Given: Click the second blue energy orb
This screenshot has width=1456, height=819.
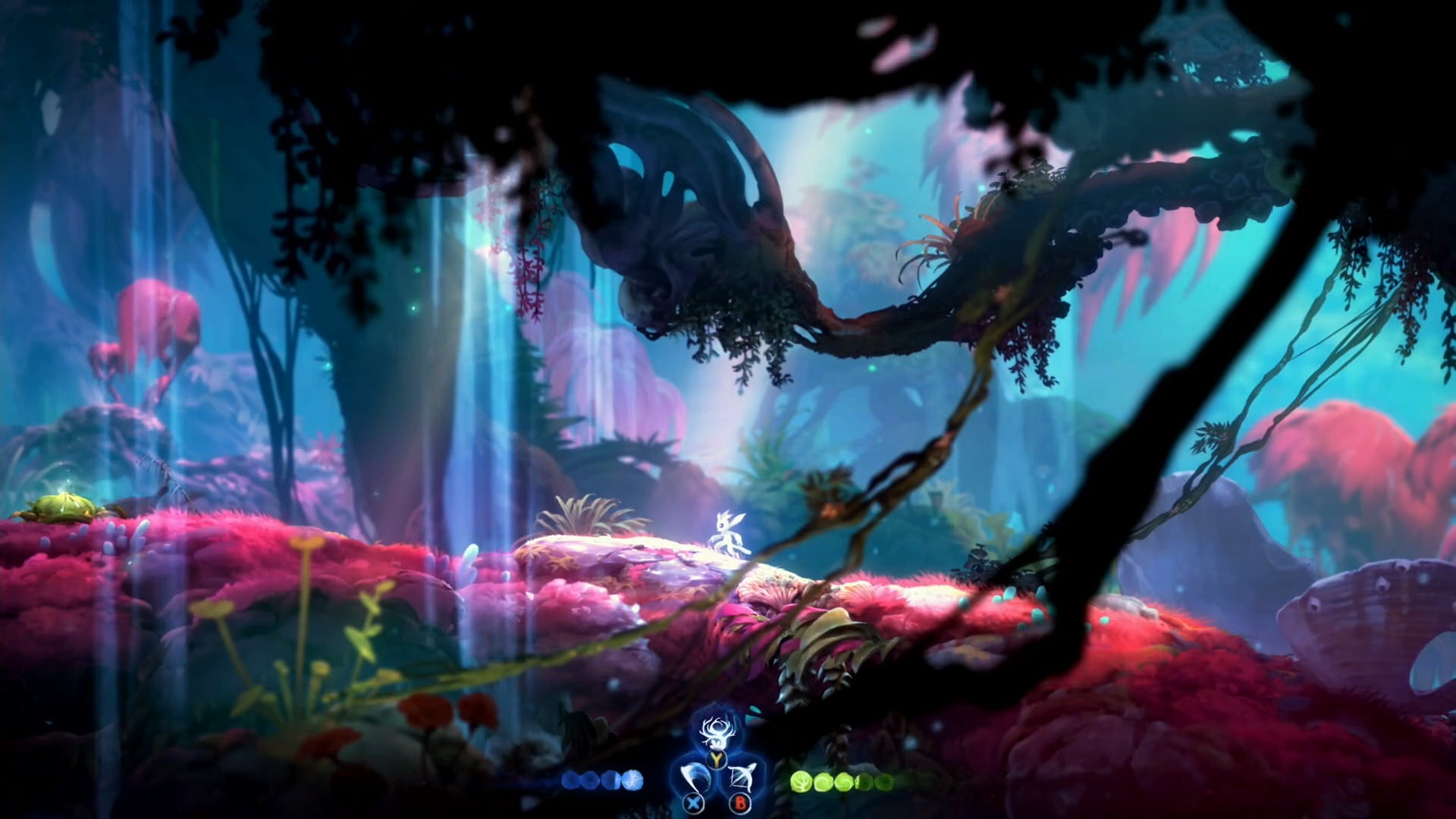Looking at the screenshot, I should point(588,780).
